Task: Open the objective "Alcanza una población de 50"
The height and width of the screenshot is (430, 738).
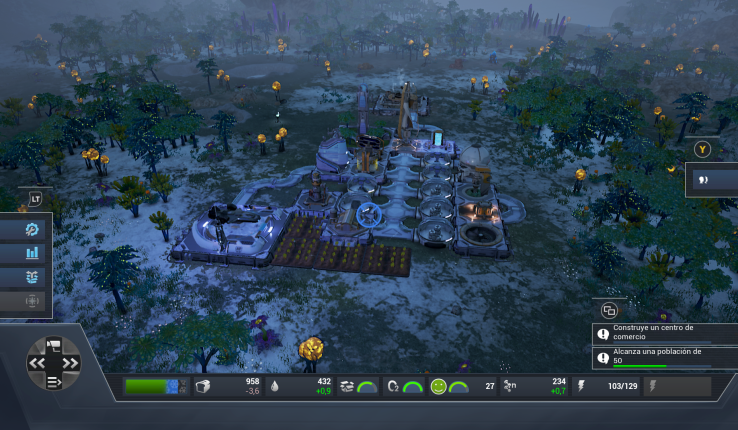Action: point(664,356)
